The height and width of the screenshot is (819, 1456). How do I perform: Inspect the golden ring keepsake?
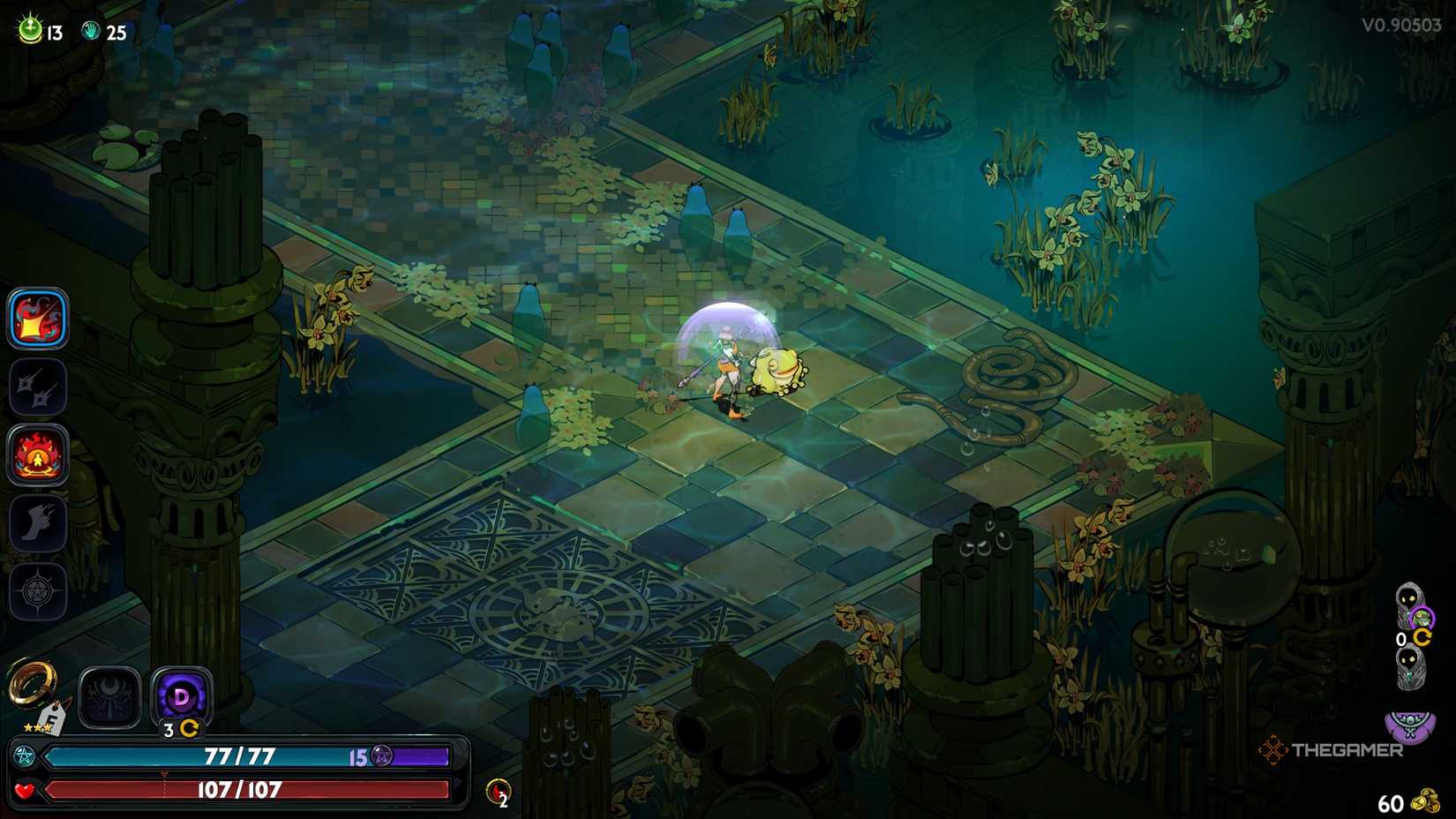[32, 686]
